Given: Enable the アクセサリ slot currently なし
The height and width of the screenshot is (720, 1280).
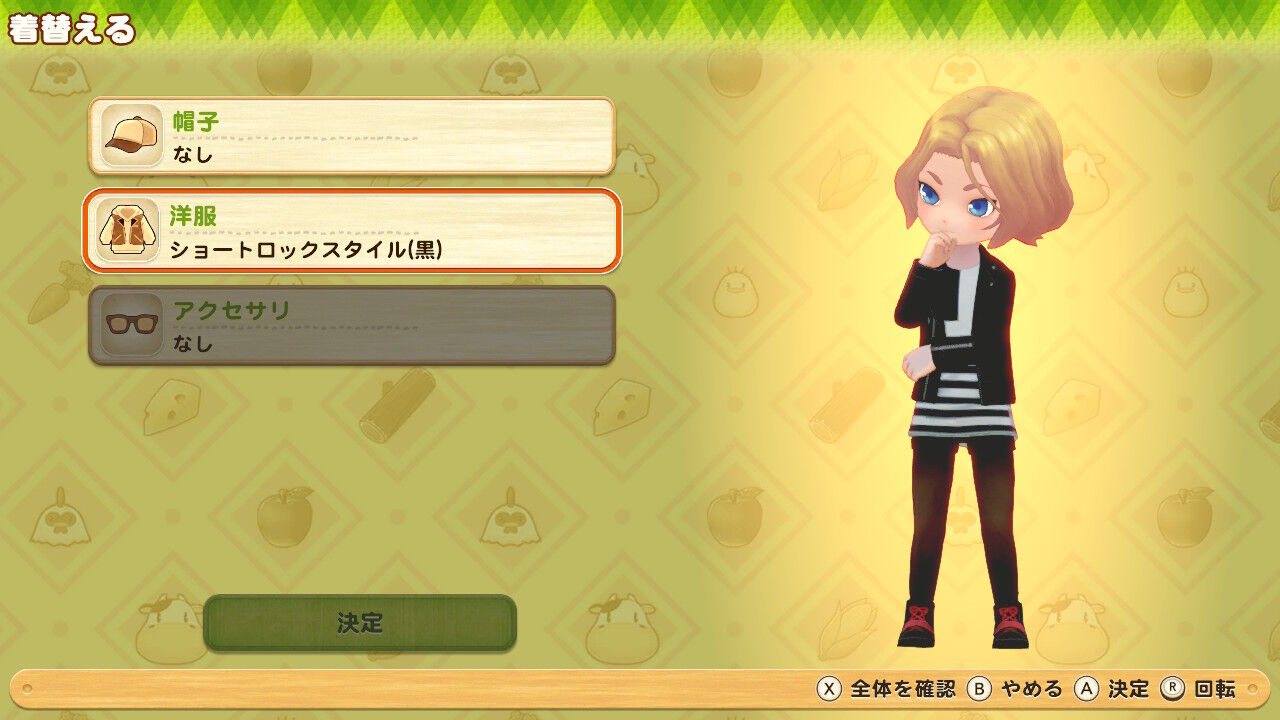Looking at the screenshot, I should pos(350,323).
